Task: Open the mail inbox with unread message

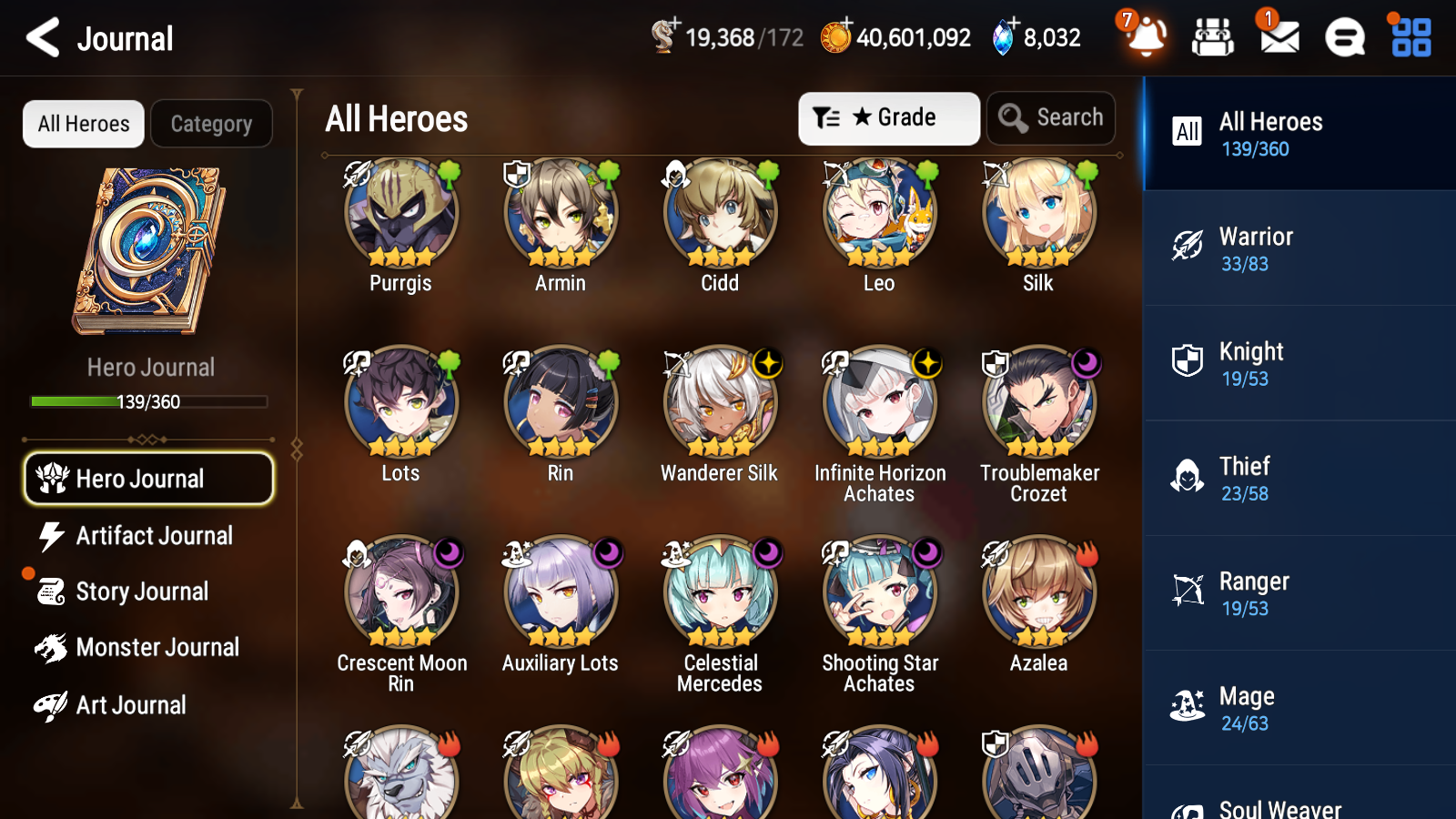Action: pos(1278,37)
